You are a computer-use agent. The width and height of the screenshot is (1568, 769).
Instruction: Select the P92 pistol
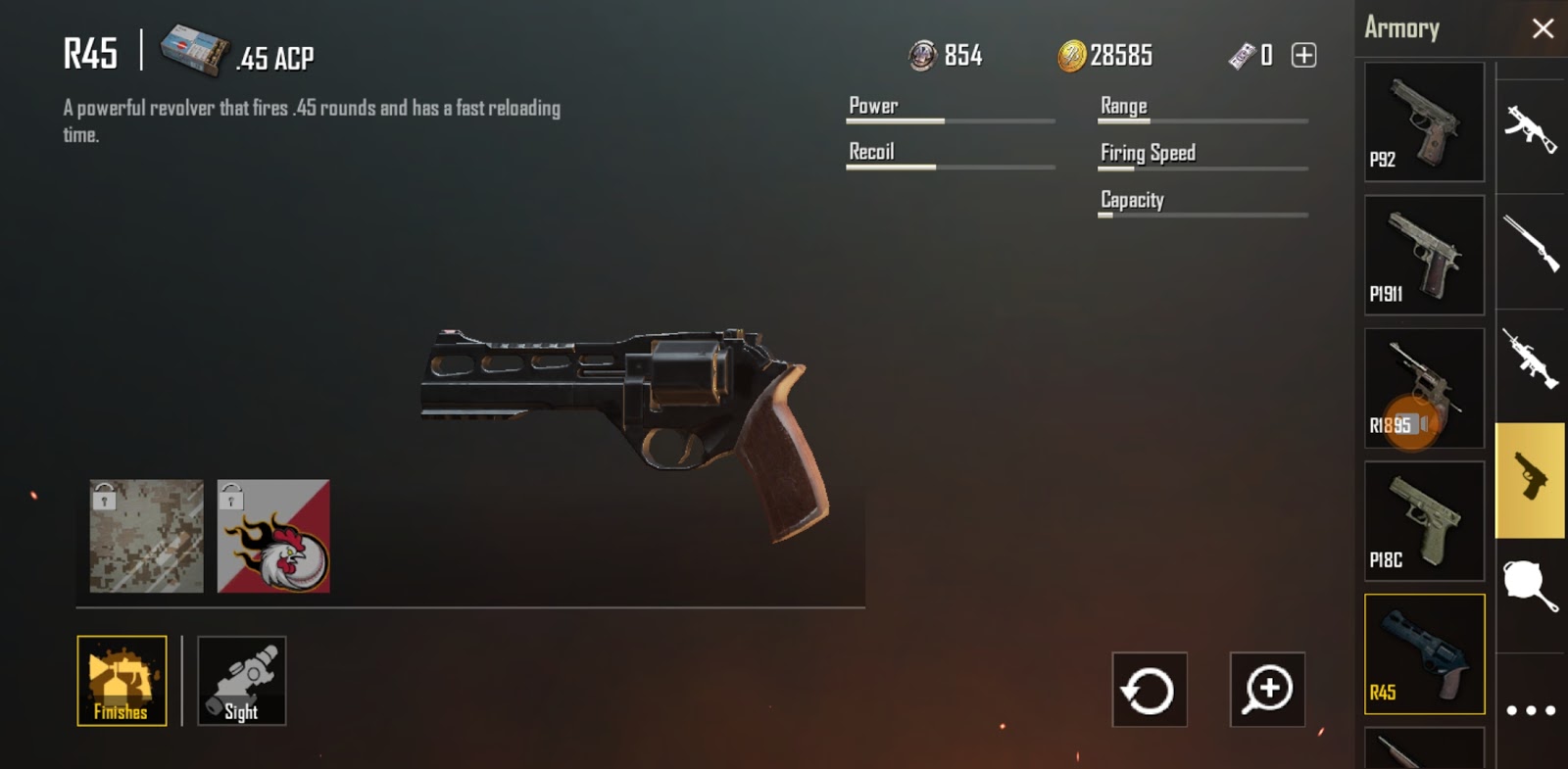[1424, 122]
